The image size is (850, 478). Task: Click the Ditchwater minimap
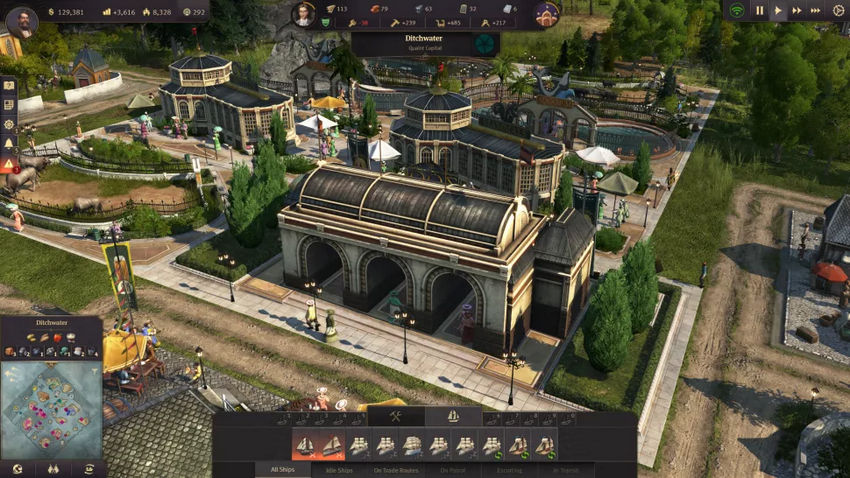[50, 409]
